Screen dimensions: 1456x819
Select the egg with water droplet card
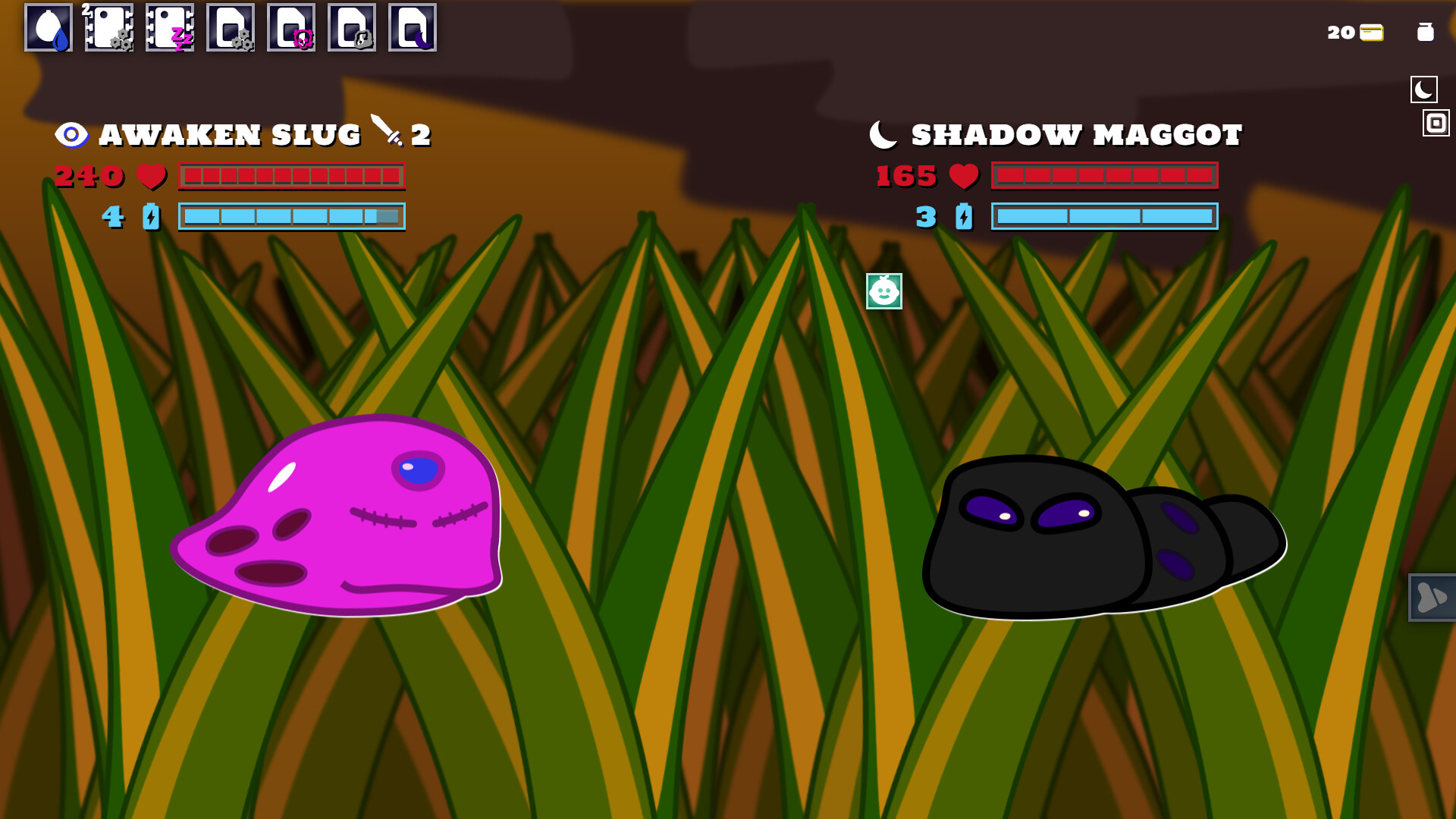pyautogui.click(x=49, y=29)
